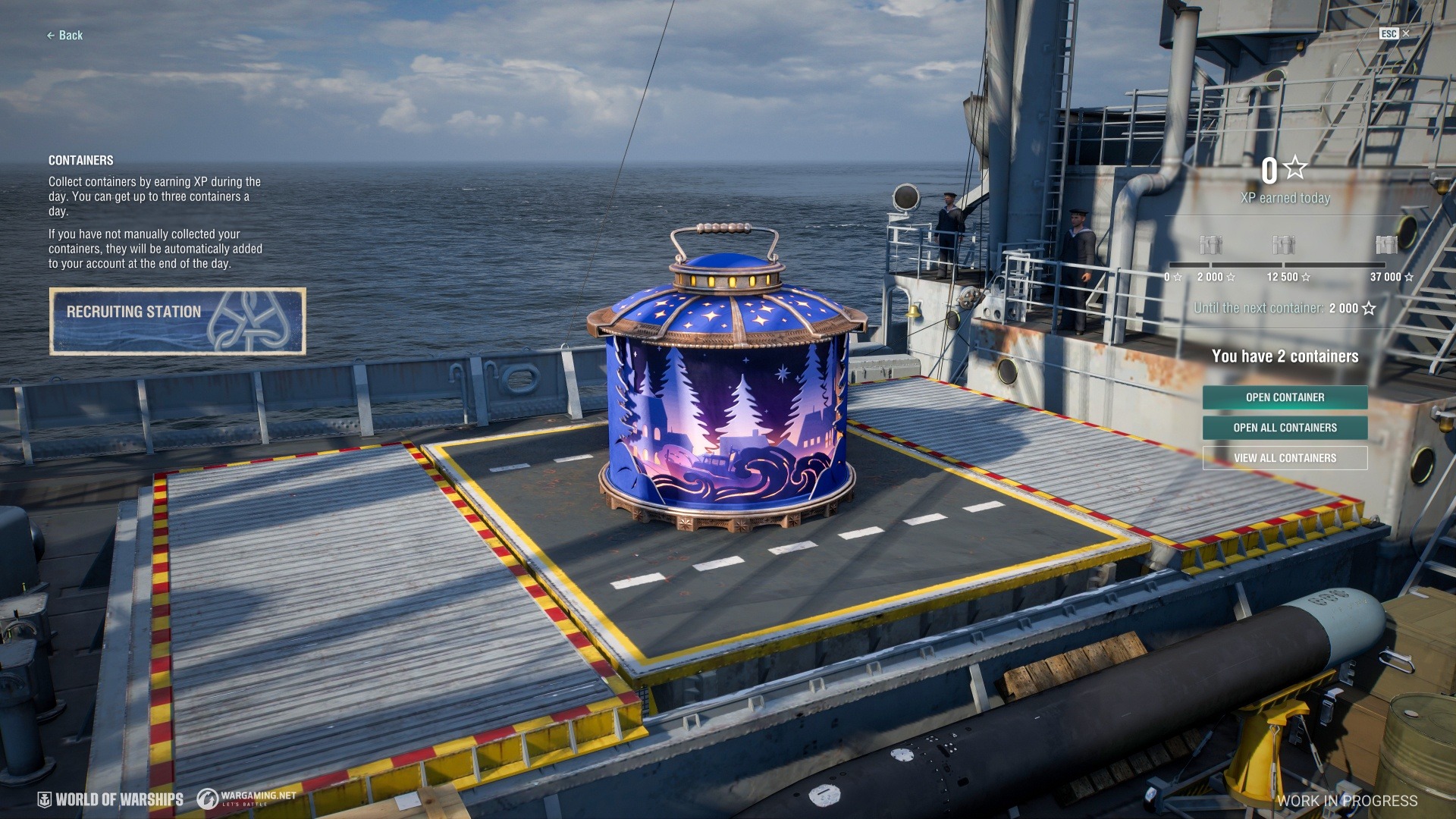The image size is (1456, 819).
Task: Choose Open All Containers
Action: point(1285,428)
